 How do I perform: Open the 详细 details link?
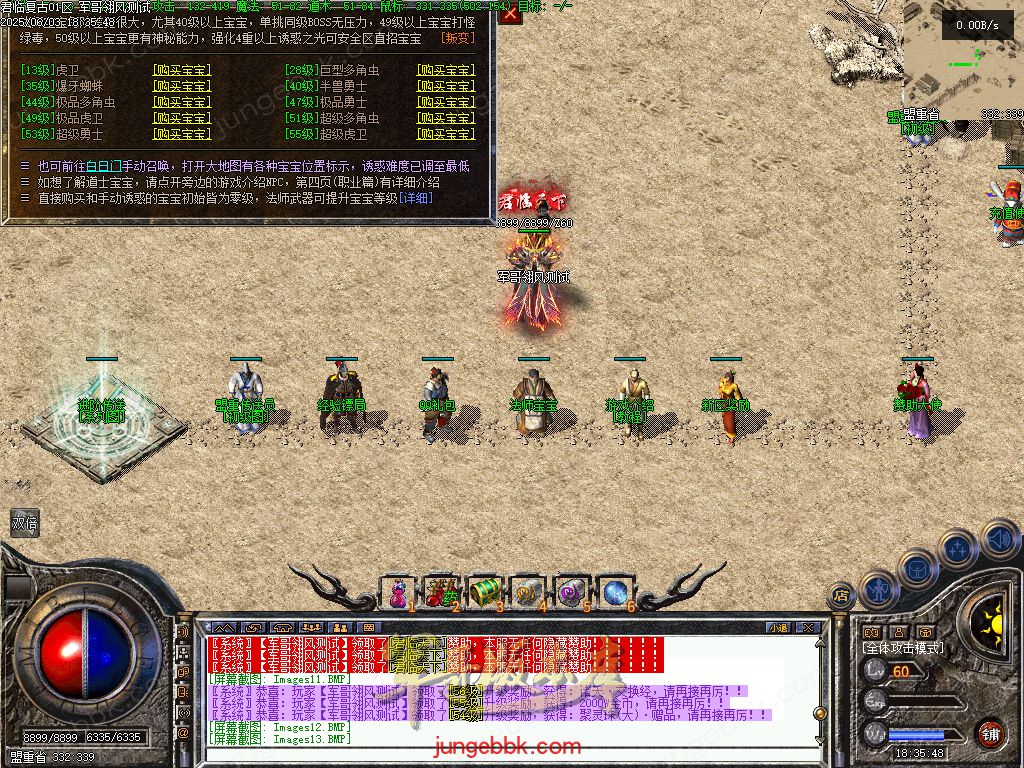click(x=416, y=198)
